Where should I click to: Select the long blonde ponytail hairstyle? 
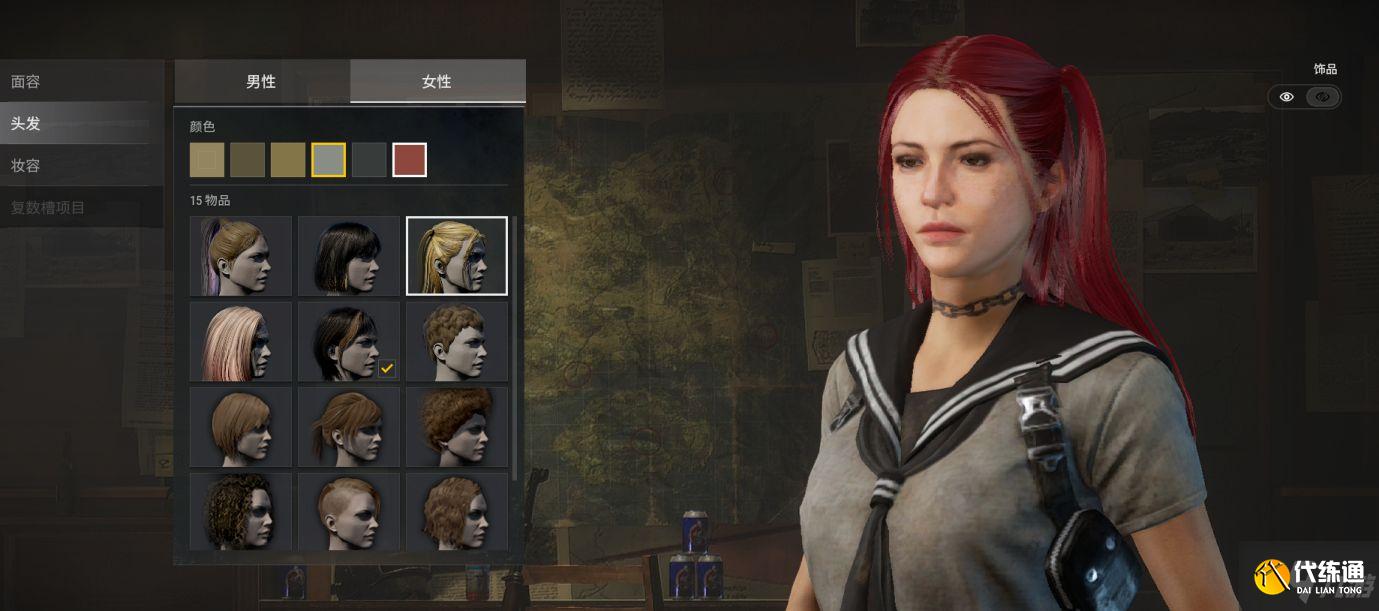(456, 256)
